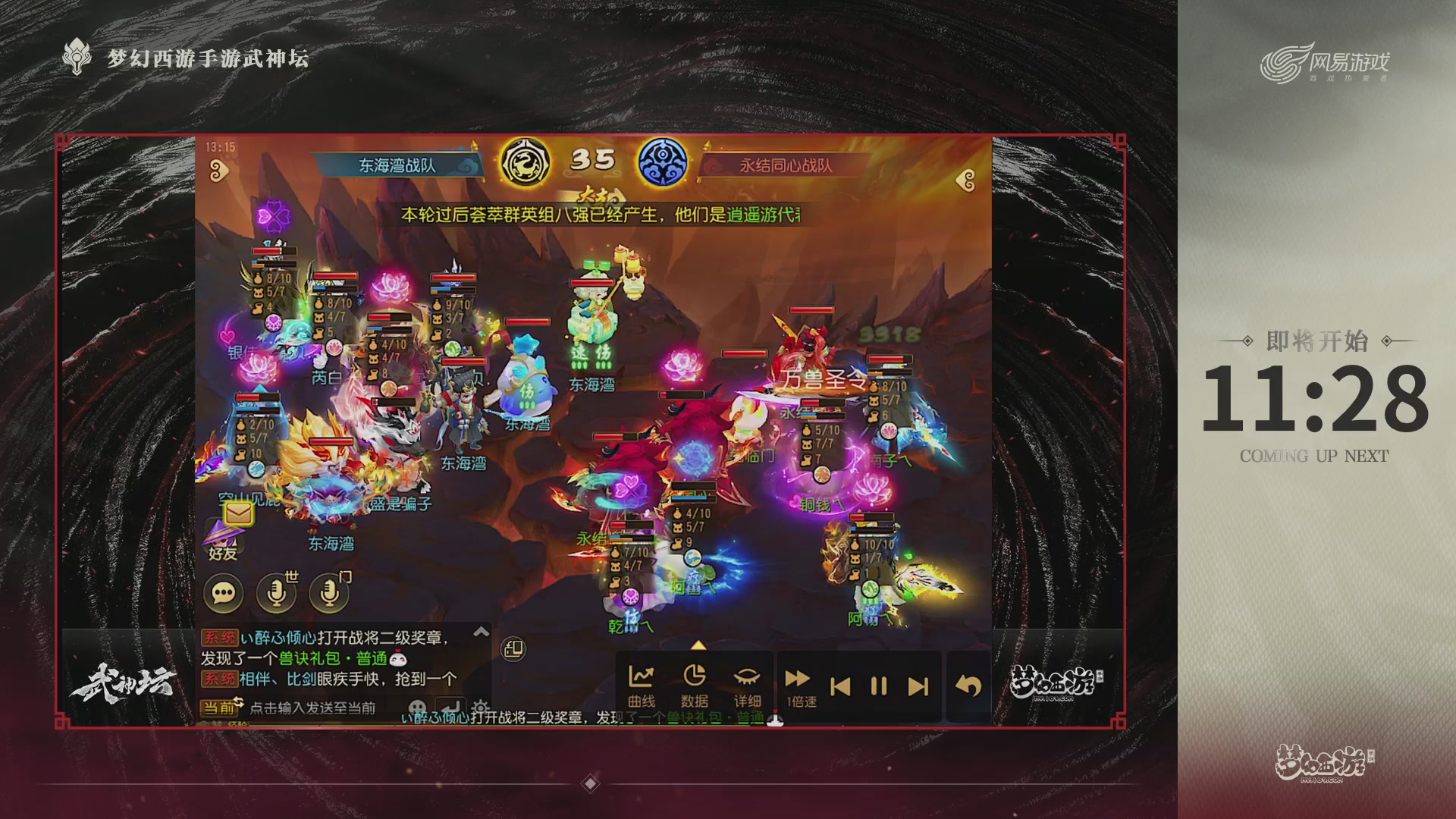Expand the yellow triangle above the playback bar
This screenshot has width=1456, height=819.
click(698, 645)
